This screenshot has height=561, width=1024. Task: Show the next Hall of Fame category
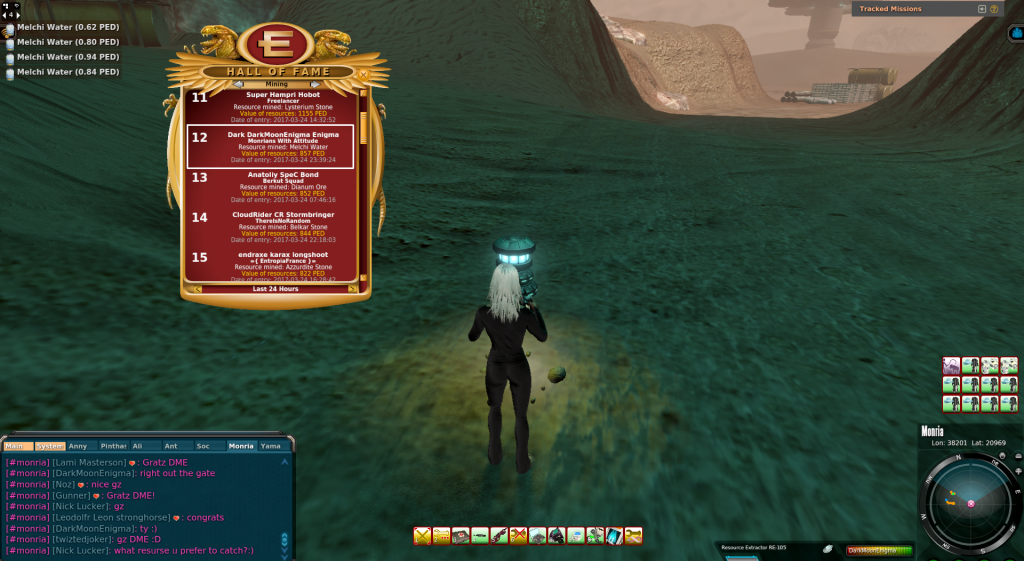(316, 84)
